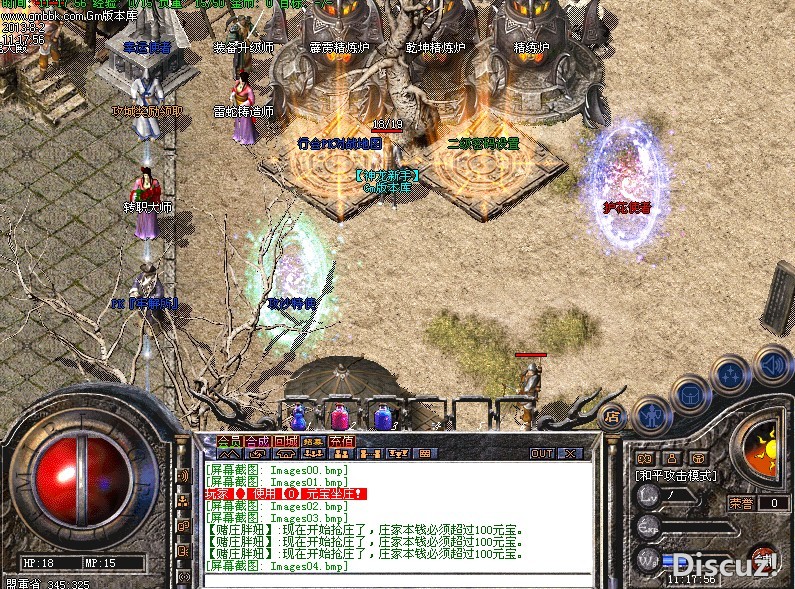795x589 pixels.
Task: Open the 充值 recharge button
Action: pos(341,441)
